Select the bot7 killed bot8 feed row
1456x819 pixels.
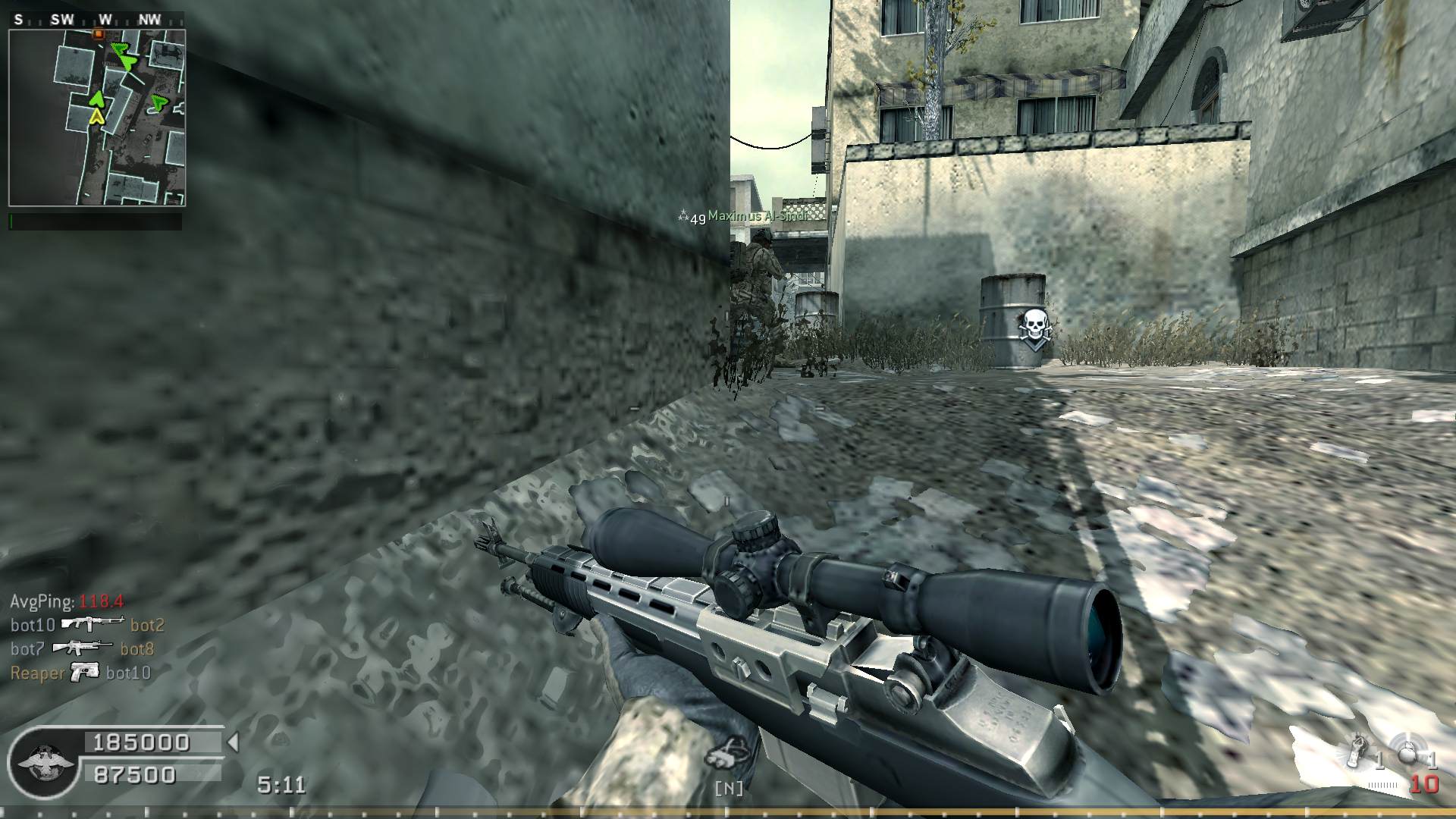click(82, 649)
